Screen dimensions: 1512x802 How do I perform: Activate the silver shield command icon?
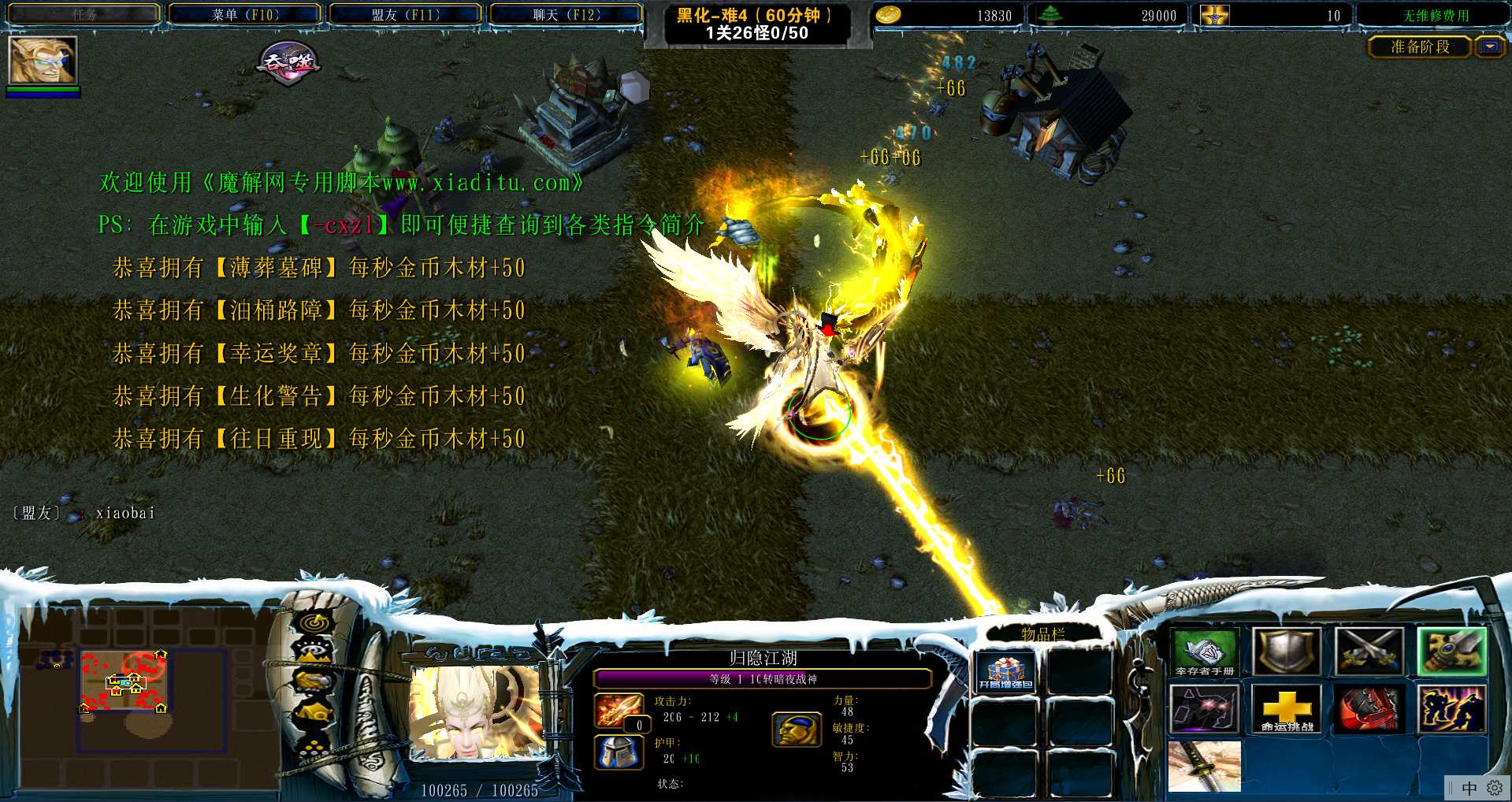click(x=1286, y=652)
